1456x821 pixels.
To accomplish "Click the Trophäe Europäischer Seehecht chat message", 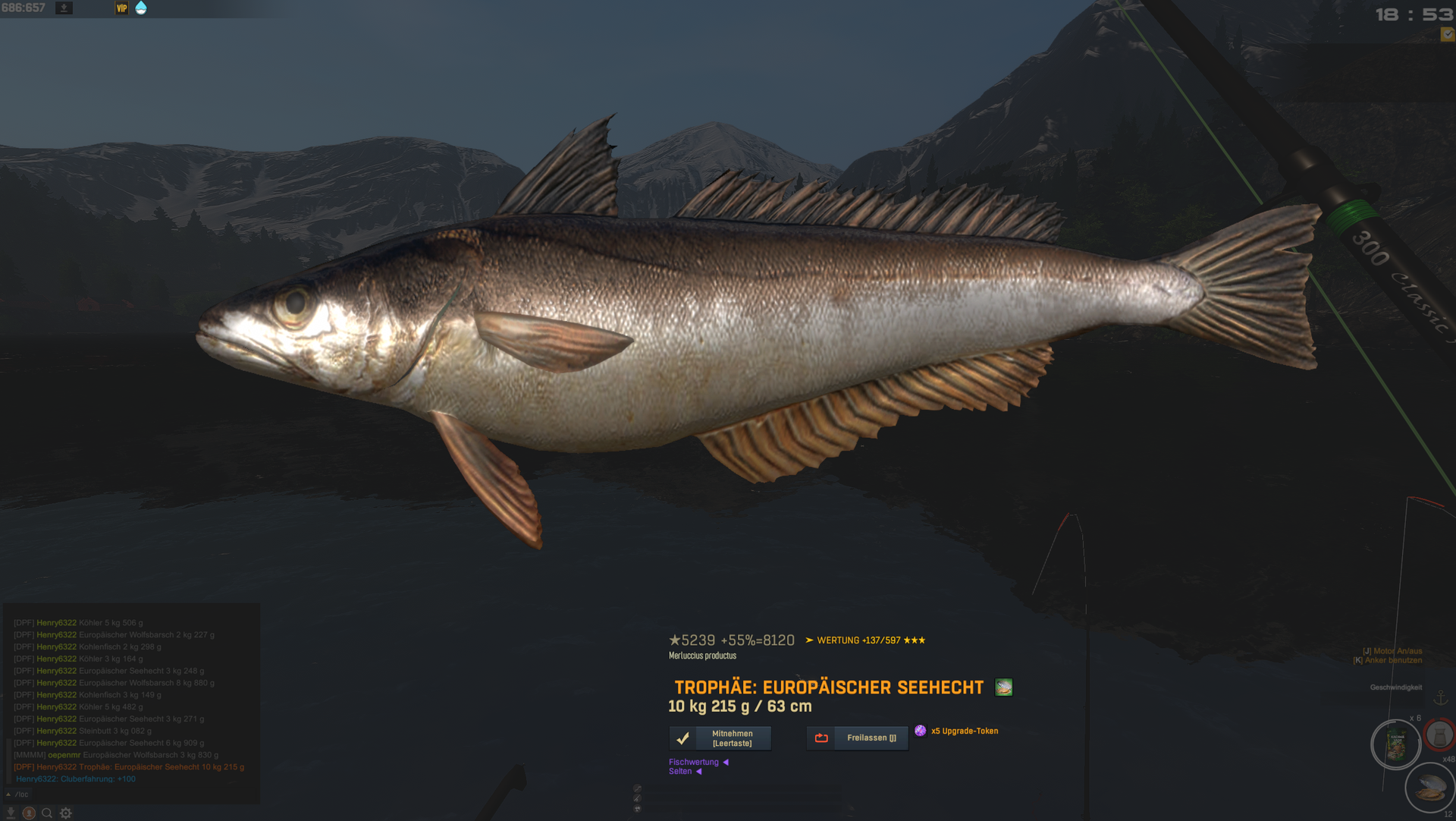I will point(129,767).
